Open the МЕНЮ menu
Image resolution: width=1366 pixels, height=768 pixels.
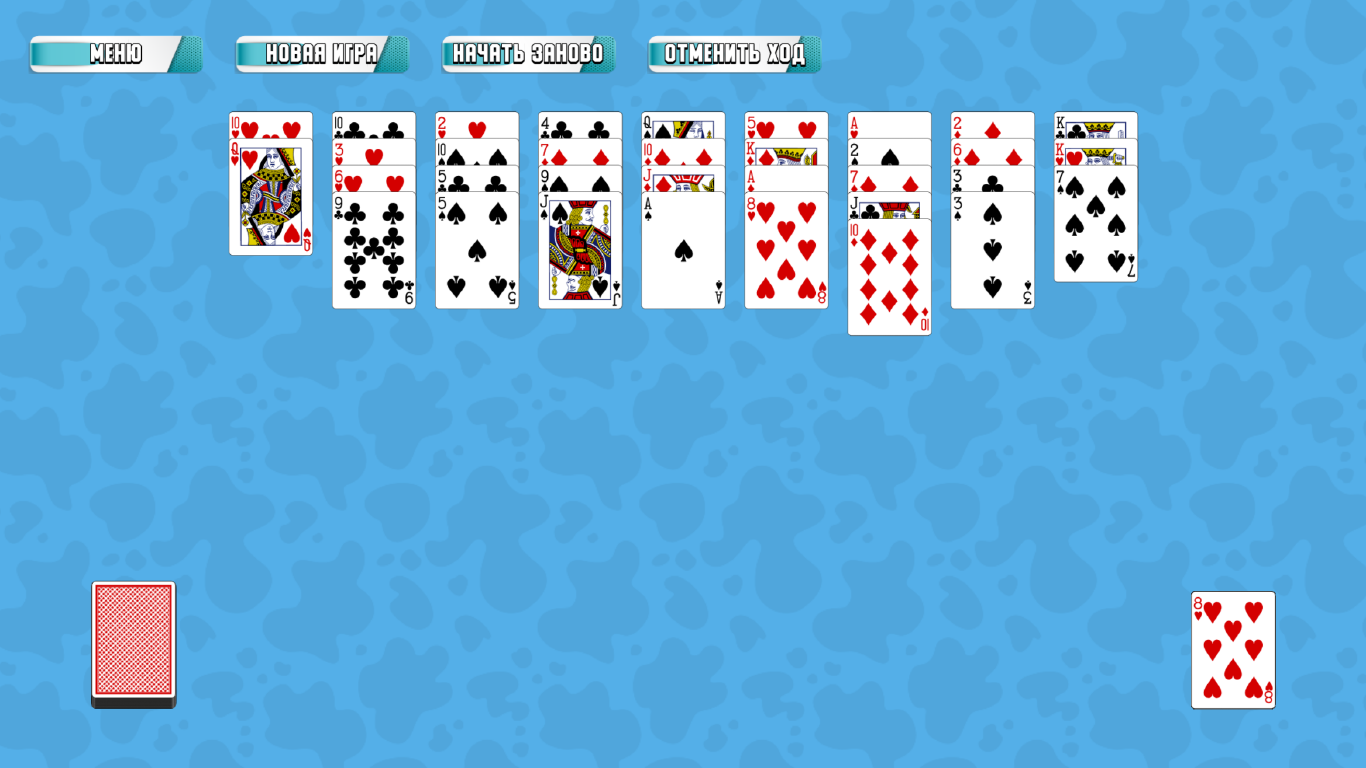coord(113,55)
